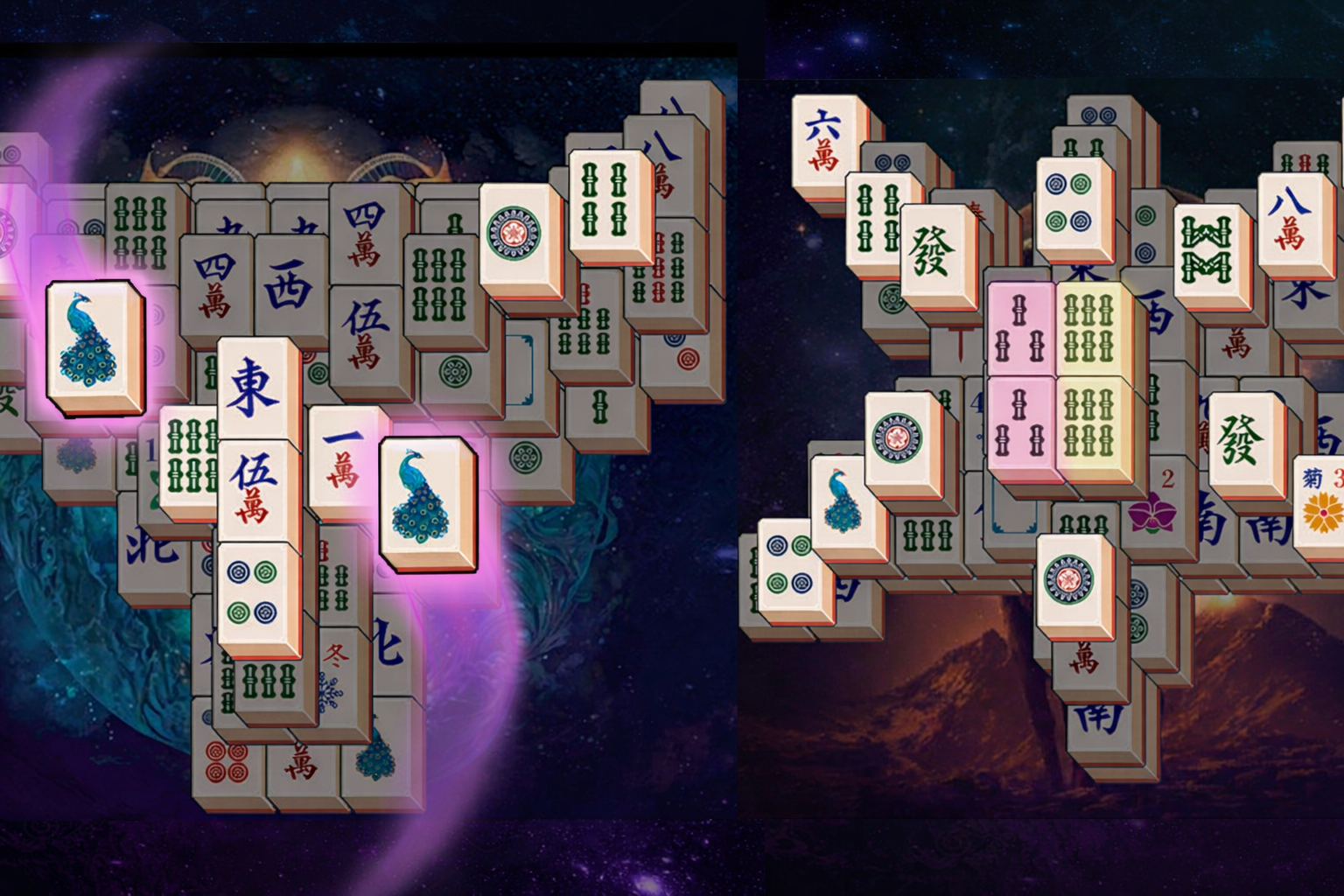Select the red circles tile
This screenshot has height=896, width=1344.
tap(227, 760)
